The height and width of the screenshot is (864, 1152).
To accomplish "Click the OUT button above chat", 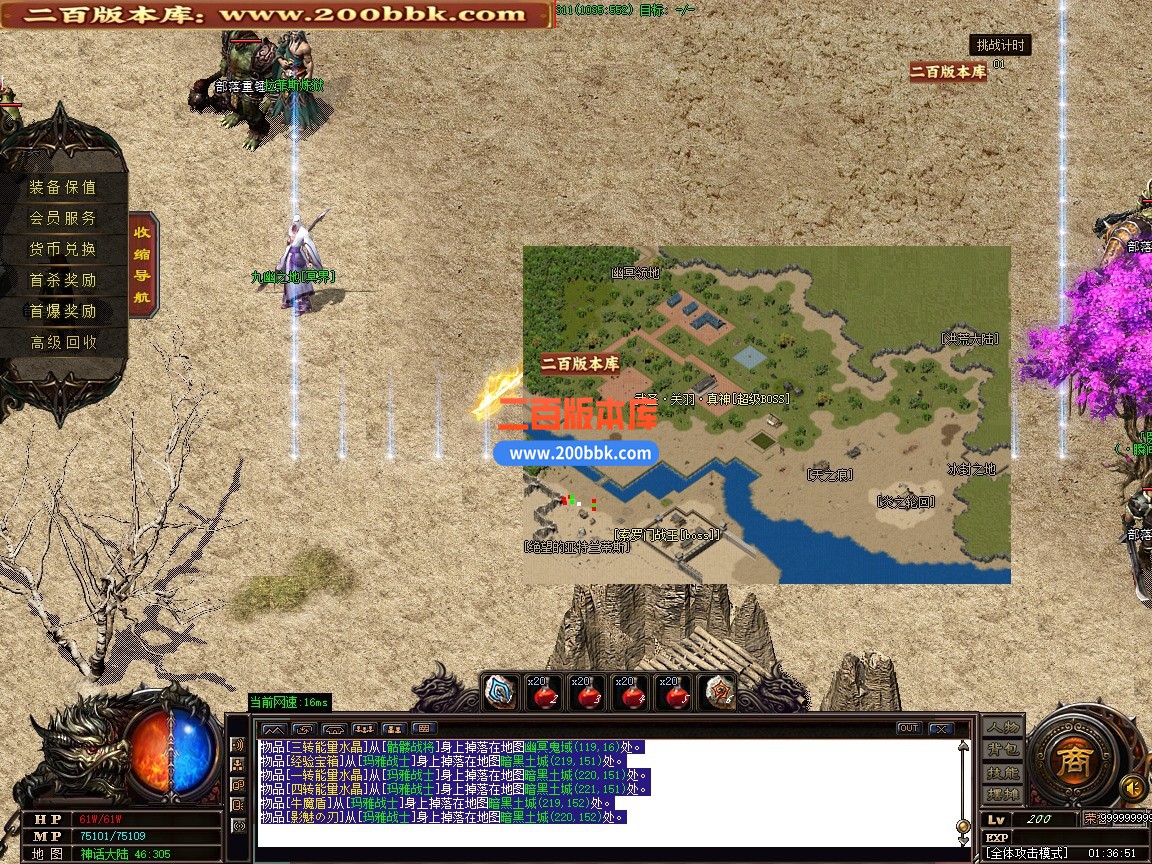I will (x=909, y=728).
